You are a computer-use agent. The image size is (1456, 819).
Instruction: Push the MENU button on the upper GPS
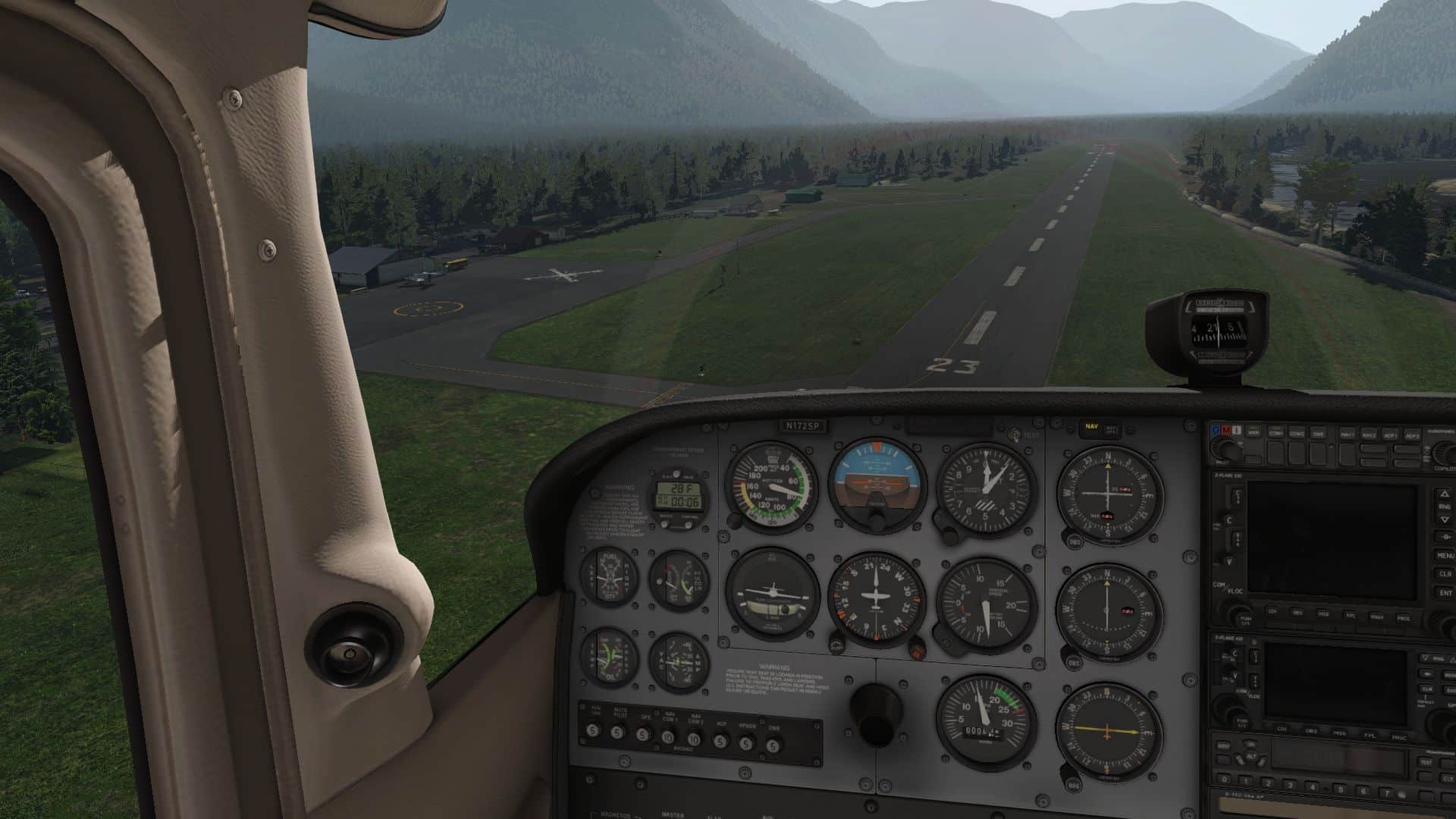click(x=1445, y=555)
